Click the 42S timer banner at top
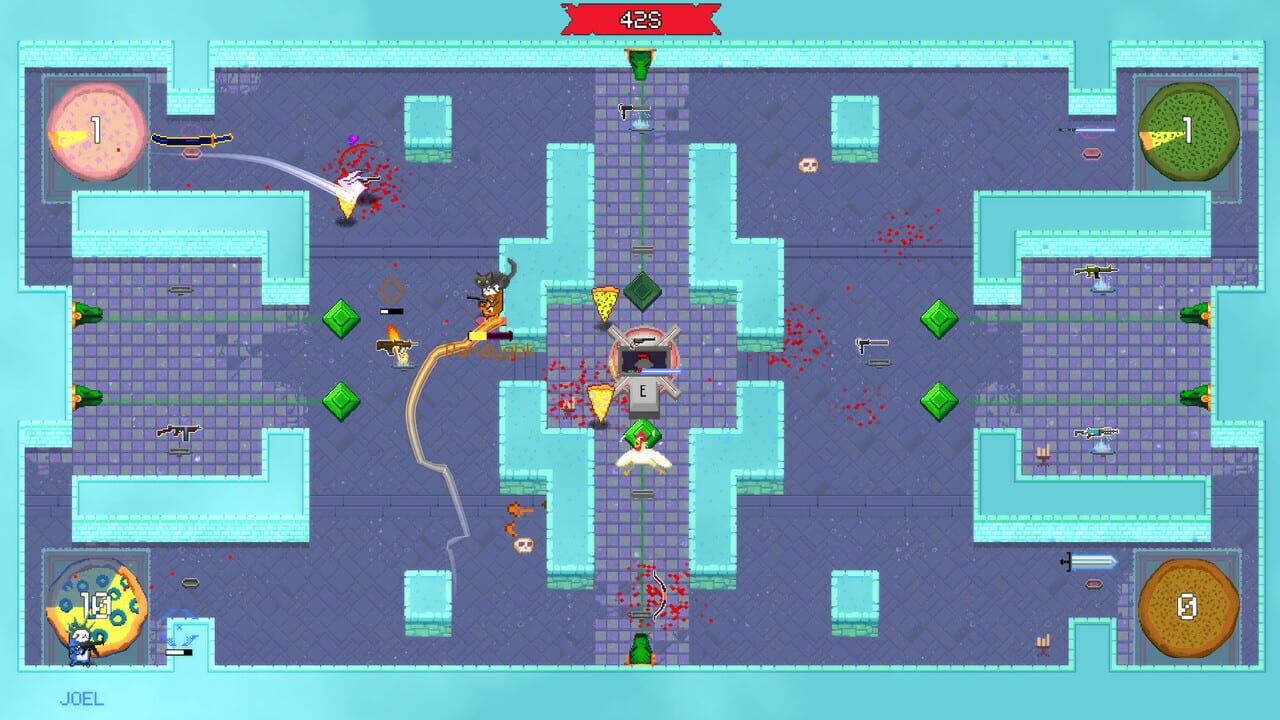 (x=642, y=17)
